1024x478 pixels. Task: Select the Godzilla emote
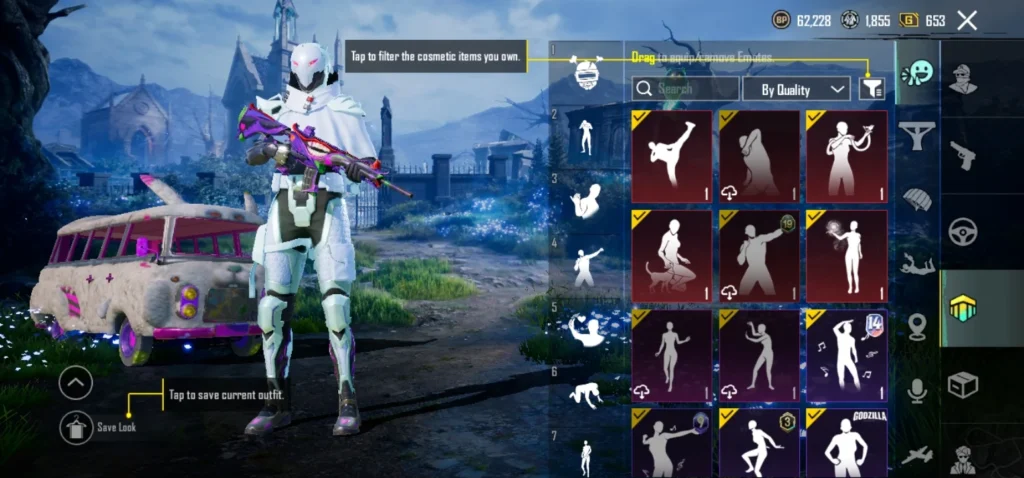coord(846,443)
